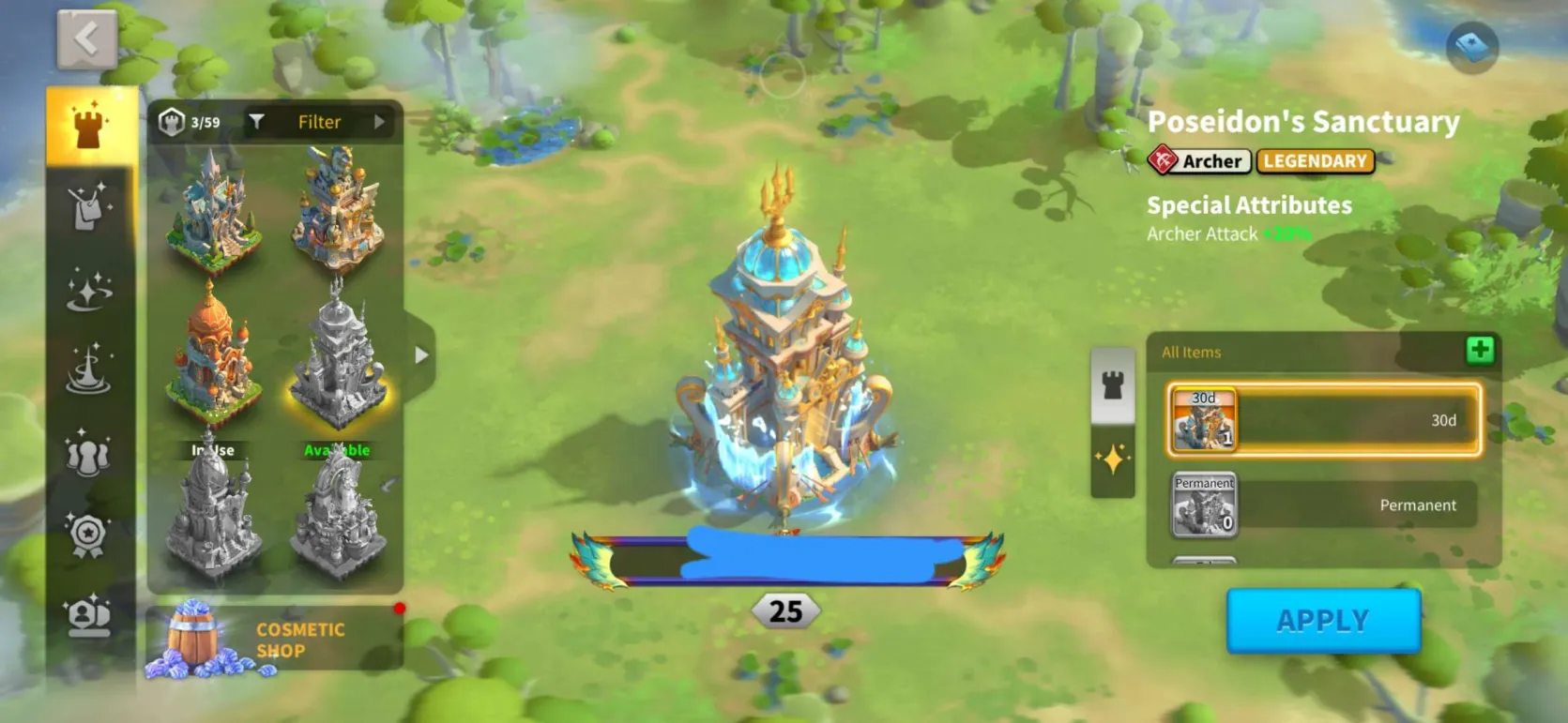
Task: Click the green plus button
Action: point(1480,351)
